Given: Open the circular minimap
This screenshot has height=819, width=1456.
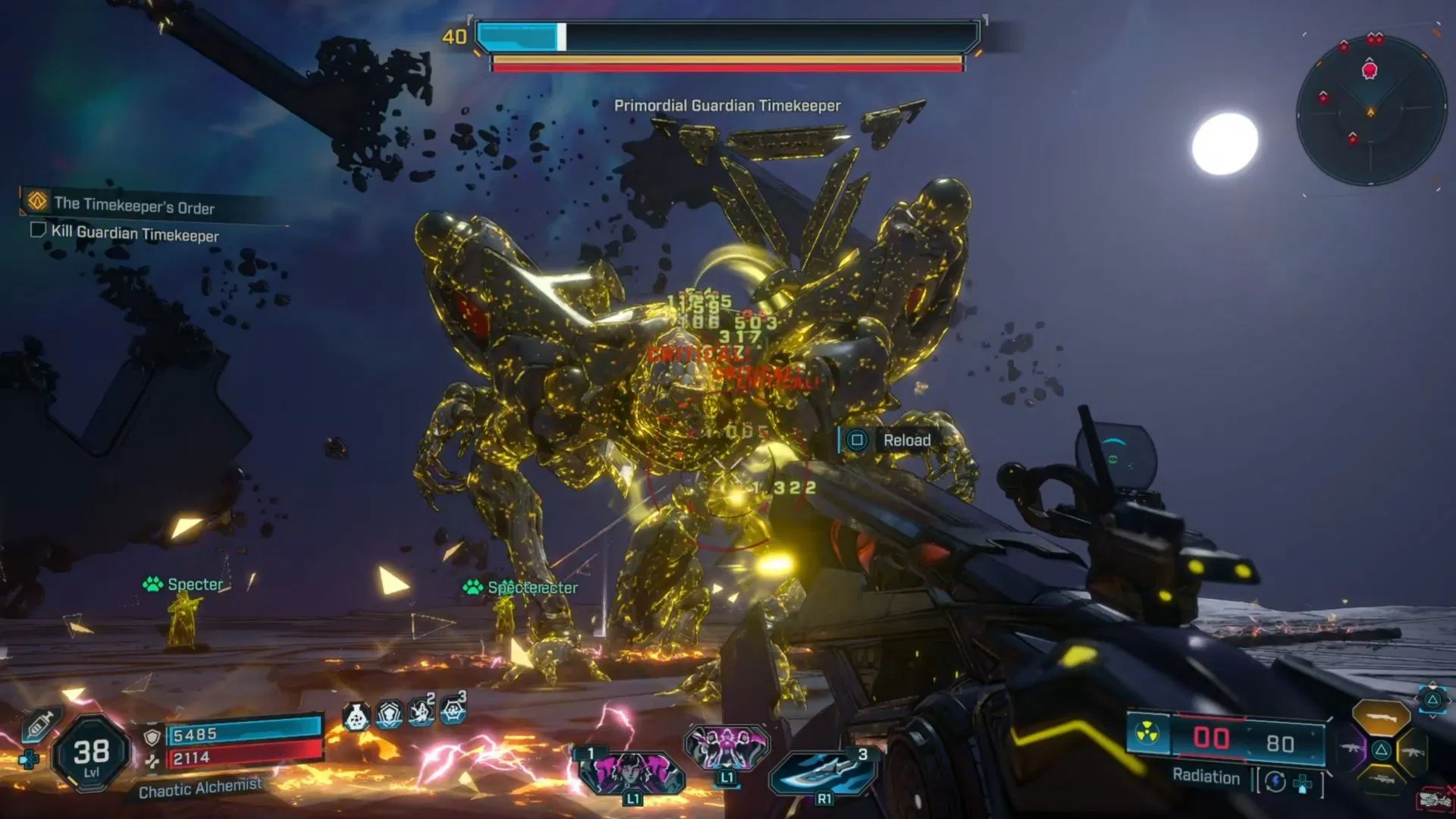Looking at the screenshot, I should (1371, 111).
